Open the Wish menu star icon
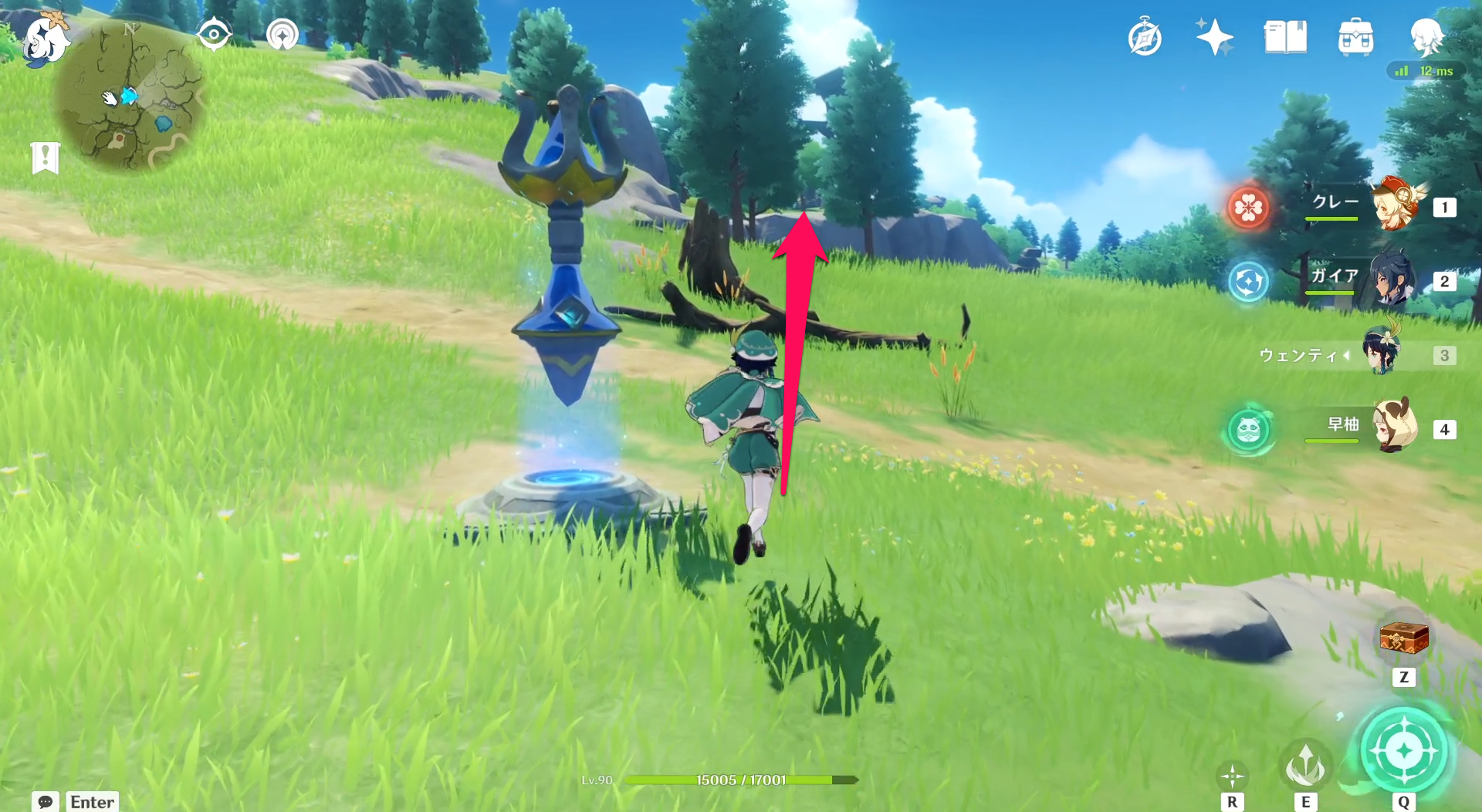 (x=1213, y=36)
